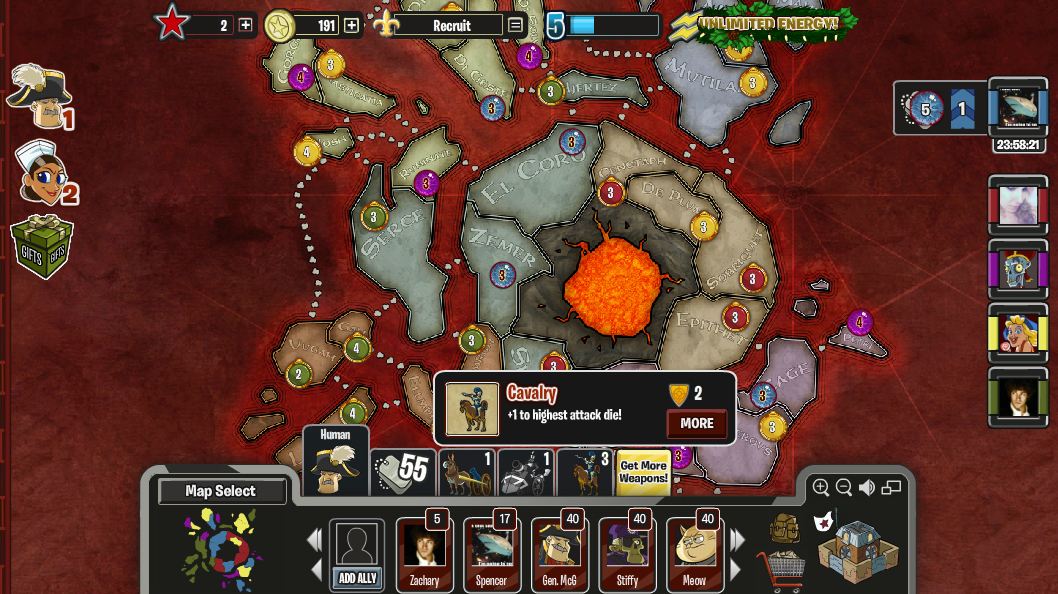Select the Stiffy ally card
The height and width of the screenshot is (594, 1058).
[x=627, y=553]
